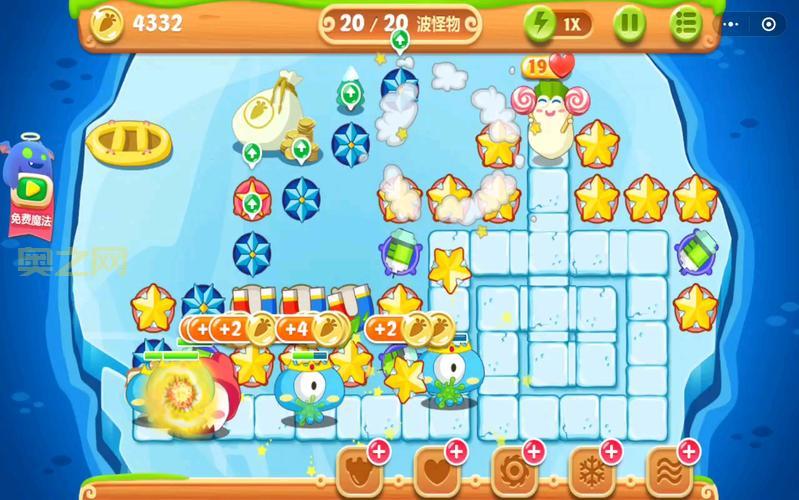Activate the snowflake freeze power-up
The width and height of the screenshot is (799, 500).
point(592,468)
